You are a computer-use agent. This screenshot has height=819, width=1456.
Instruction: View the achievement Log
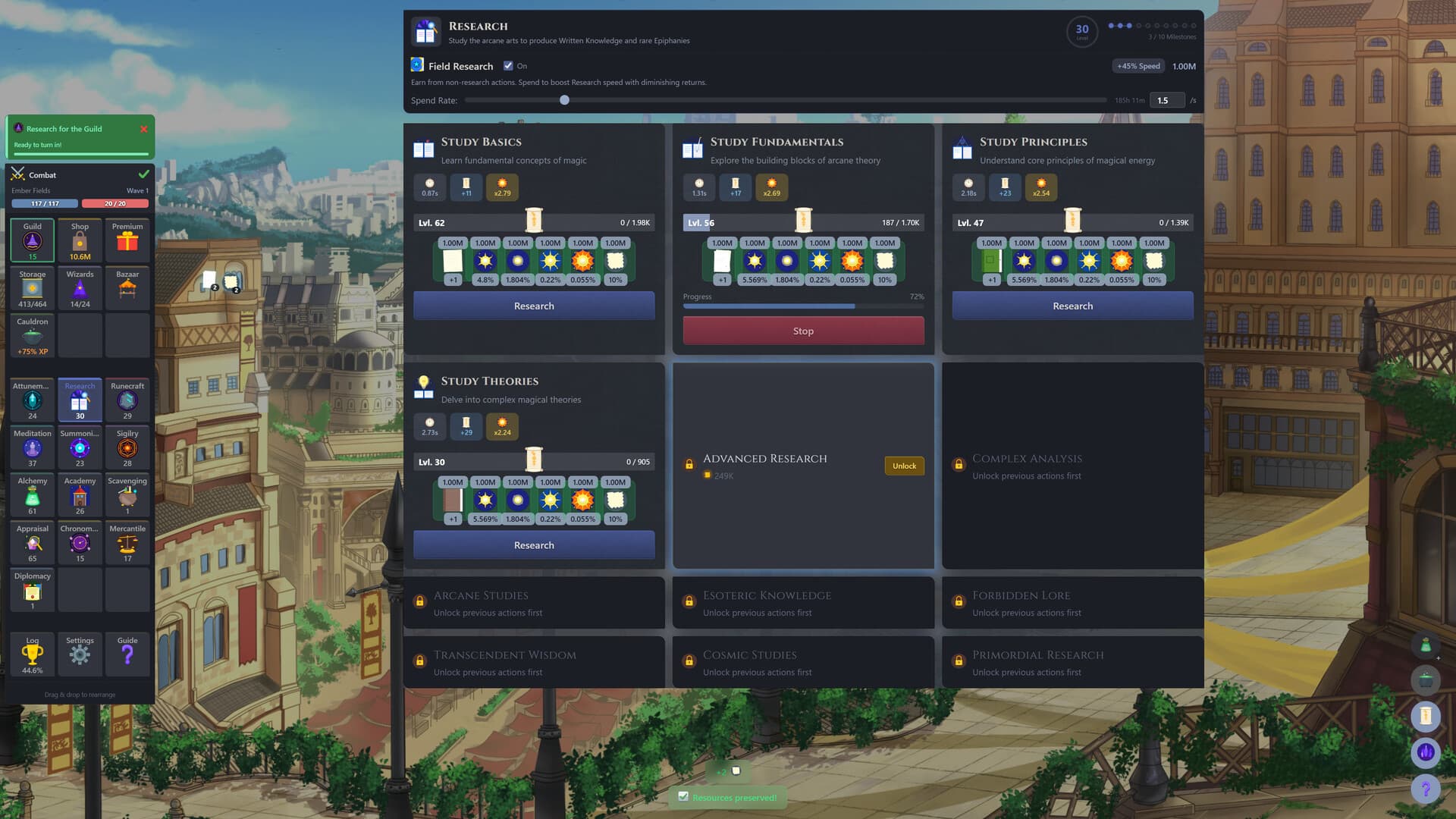coord(32,654)
